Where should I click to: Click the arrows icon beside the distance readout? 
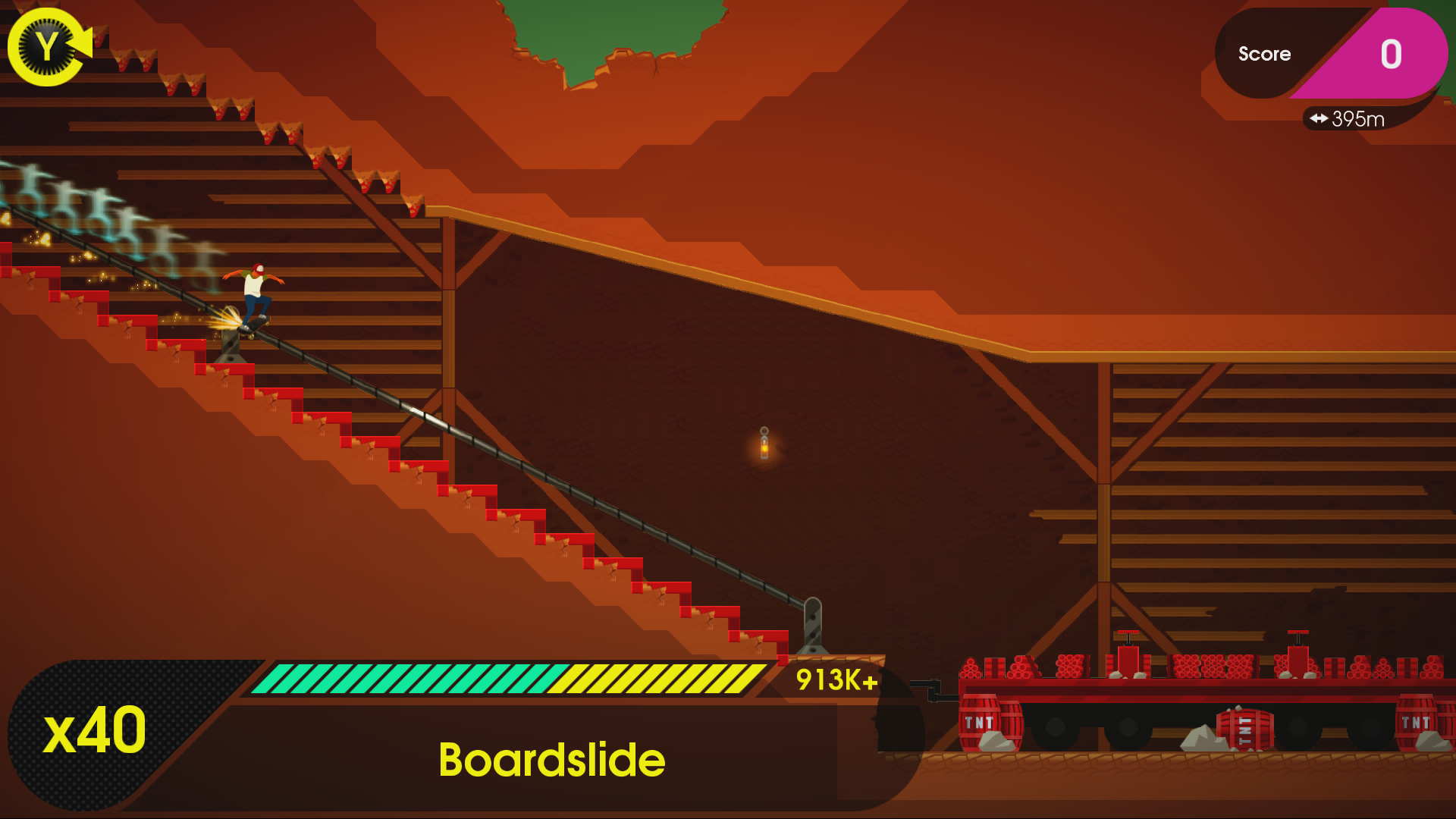point(1318,118)
